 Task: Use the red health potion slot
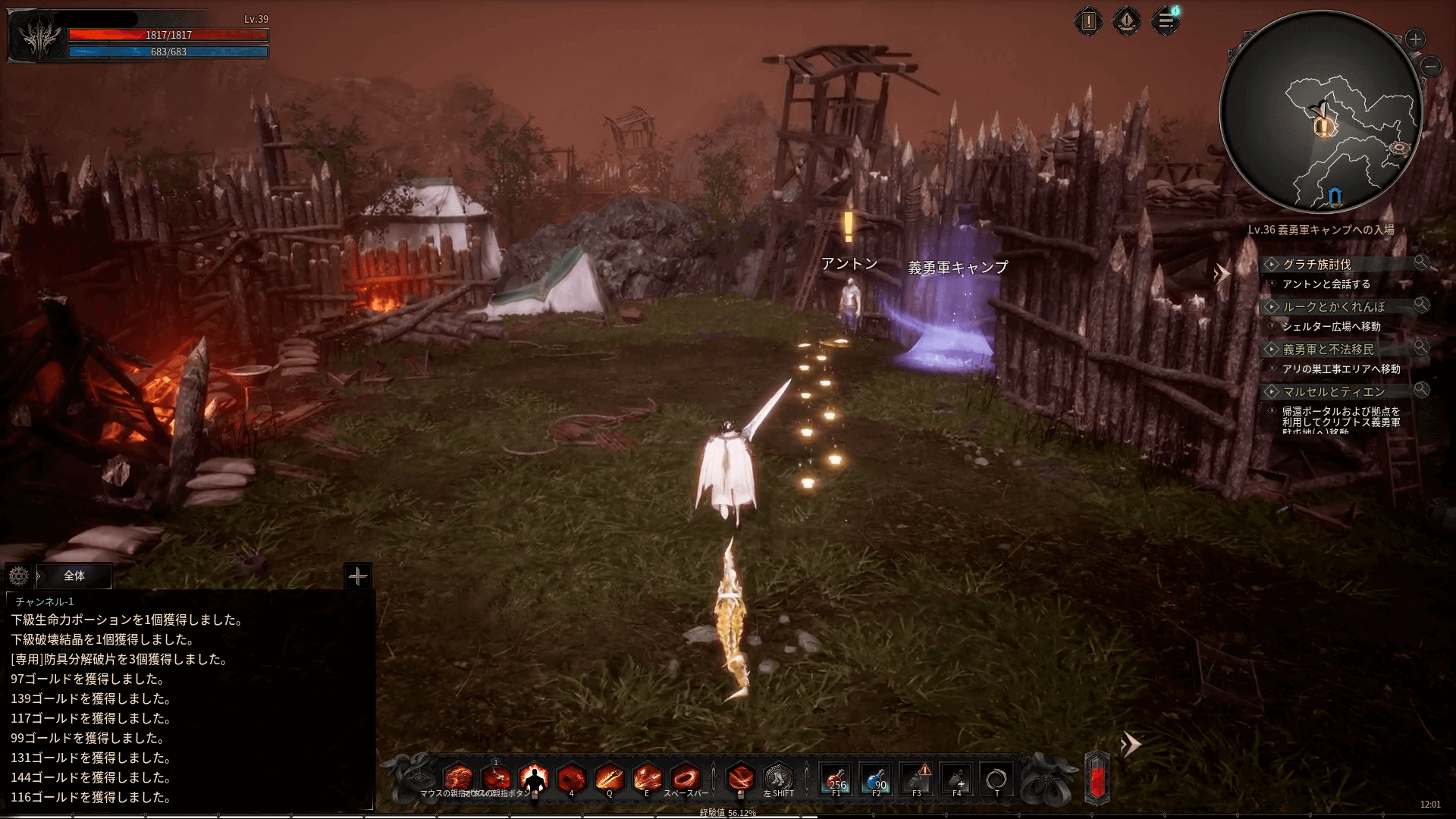pyautogui.click(x=836, y=779)
